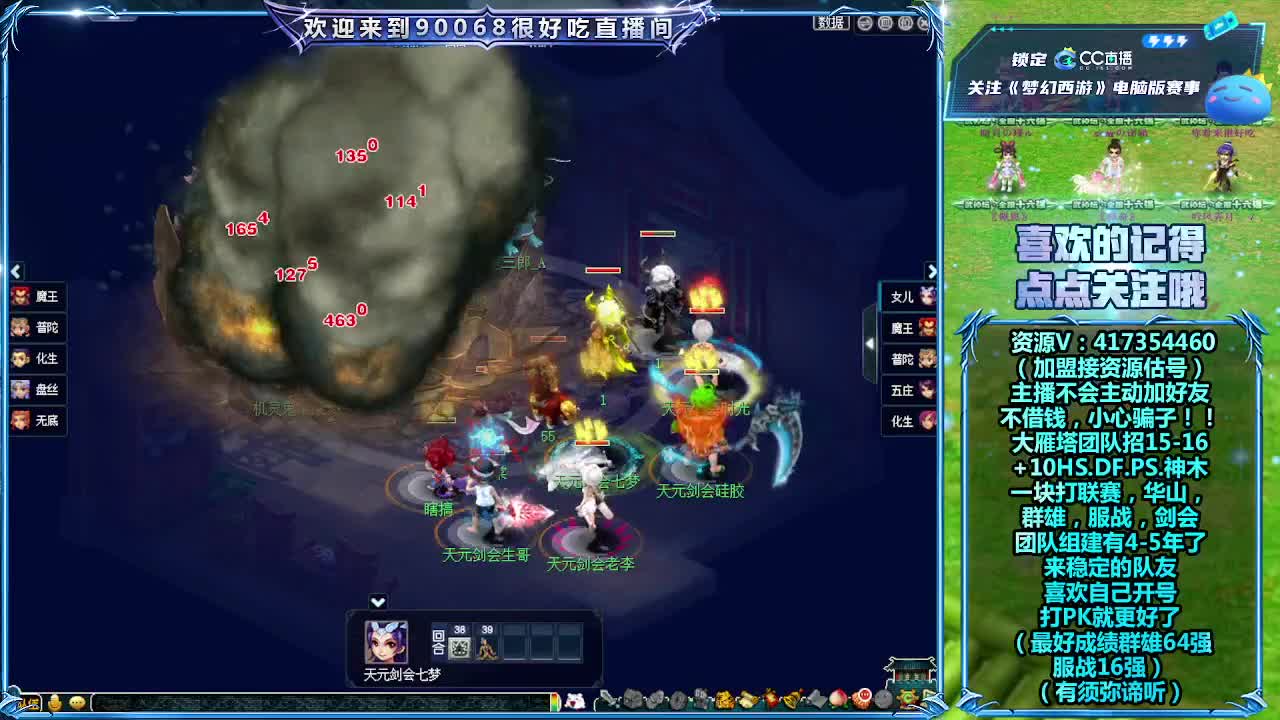The image size is (1280, 720).
Task: Click the rainbow color bar beside the chat box
Action: tap(556, 703)
